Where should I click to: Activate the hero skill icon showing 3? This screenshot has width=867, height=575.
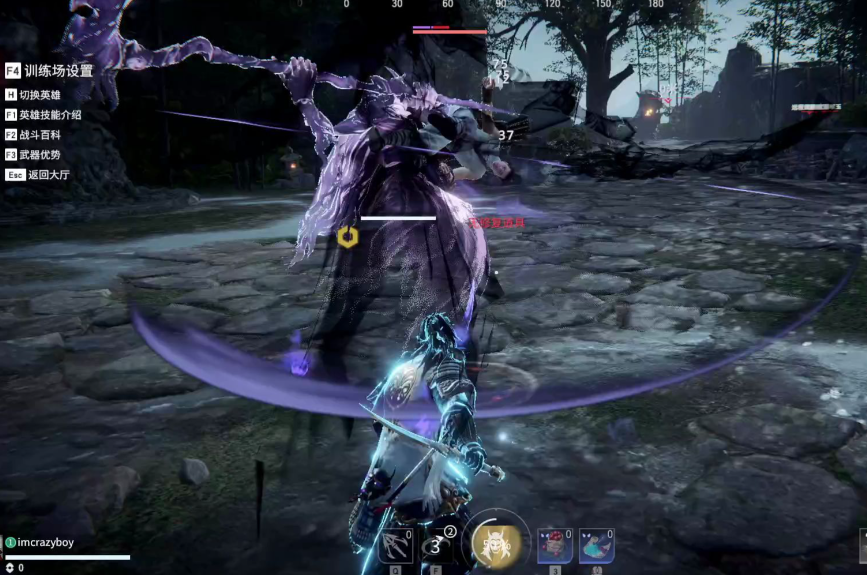[x=437, y=545]
